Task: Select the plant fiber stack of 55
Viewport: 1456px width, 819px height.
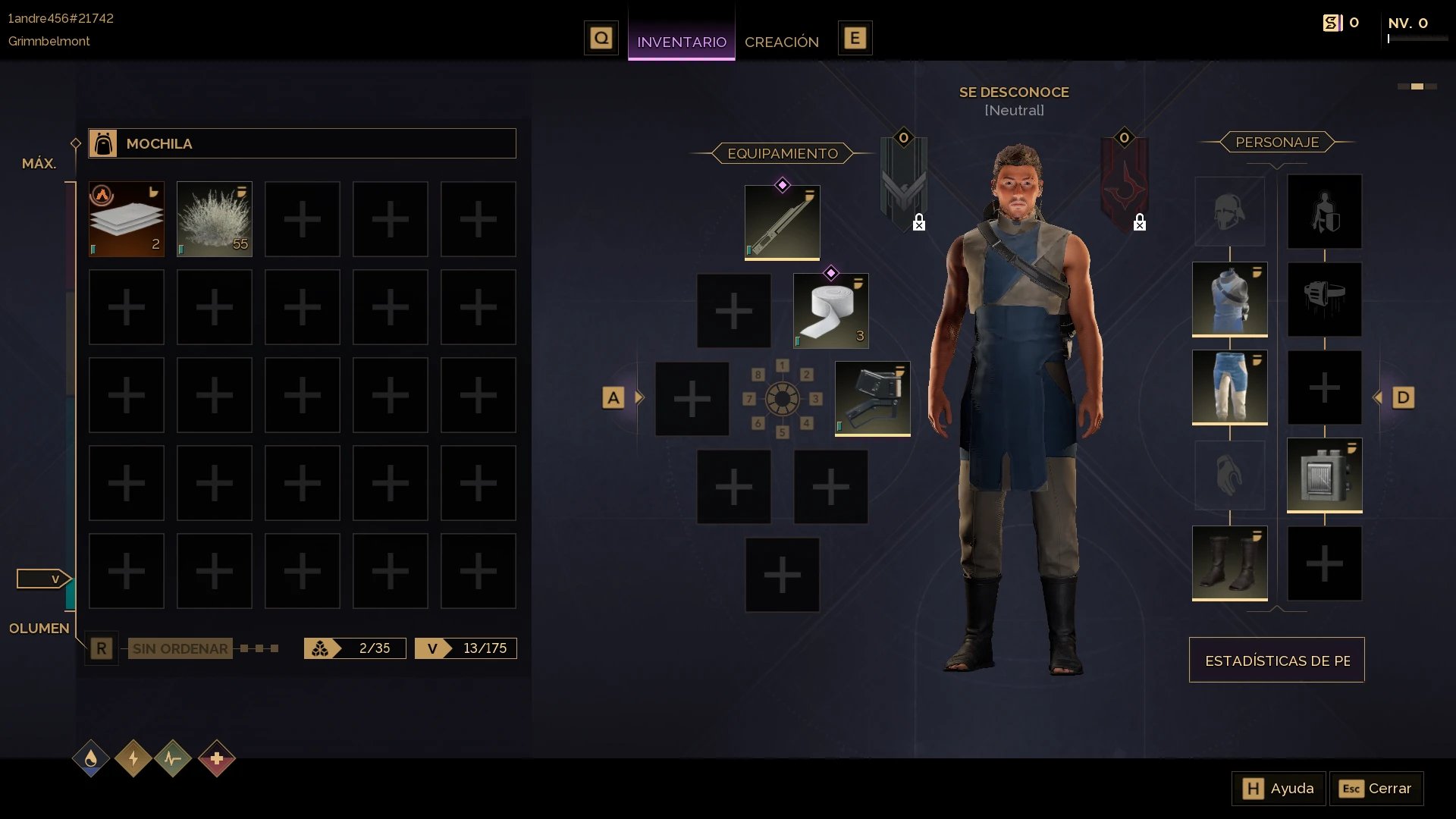Action: (x=215, y=219)
